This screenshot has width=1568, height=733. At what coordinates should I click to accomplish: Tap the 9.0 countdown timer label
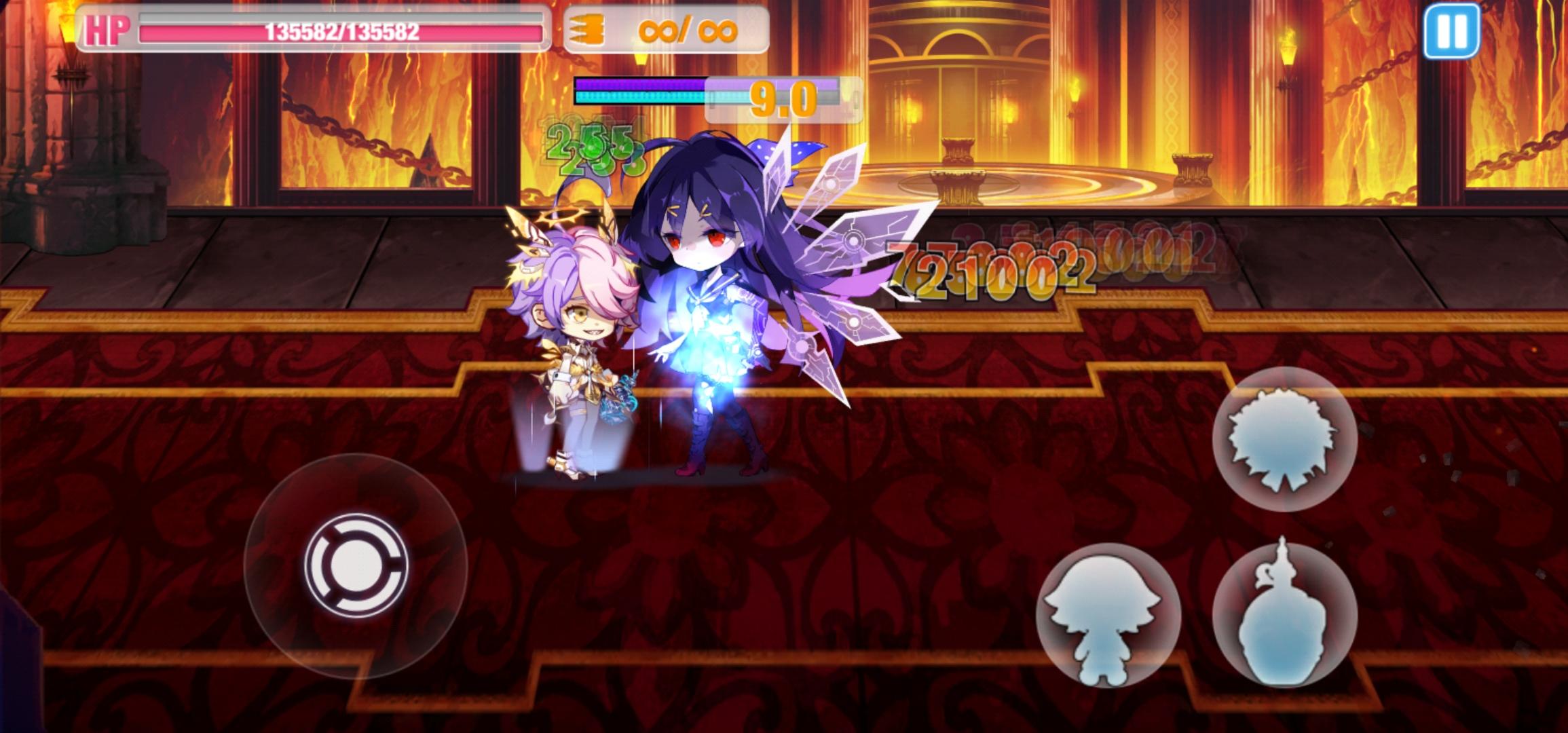tap(783, 98)
